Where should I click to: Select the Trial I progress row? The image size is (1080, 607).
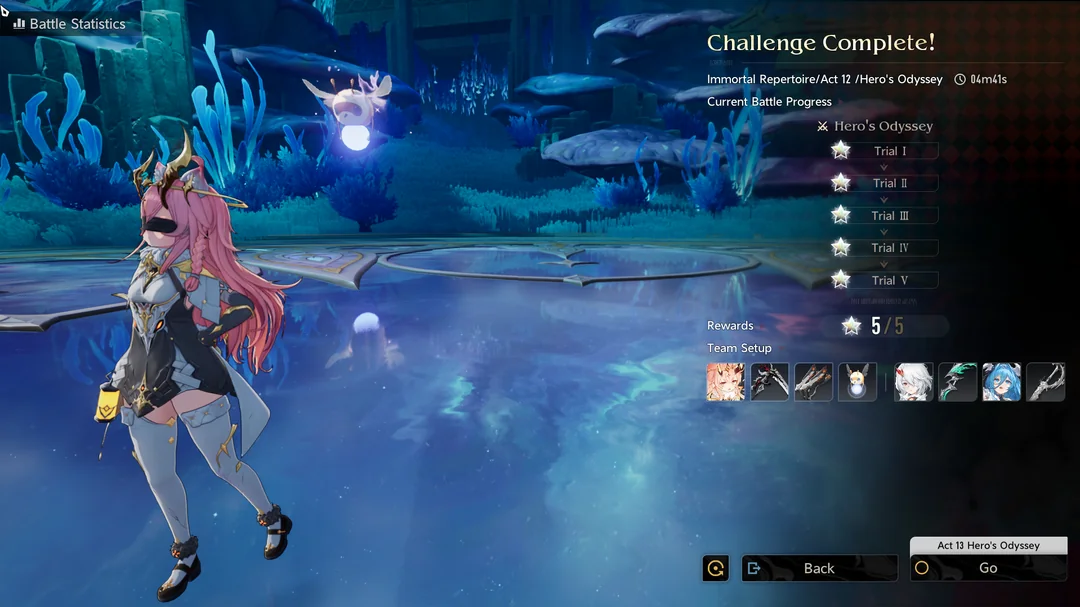(888, 151)
